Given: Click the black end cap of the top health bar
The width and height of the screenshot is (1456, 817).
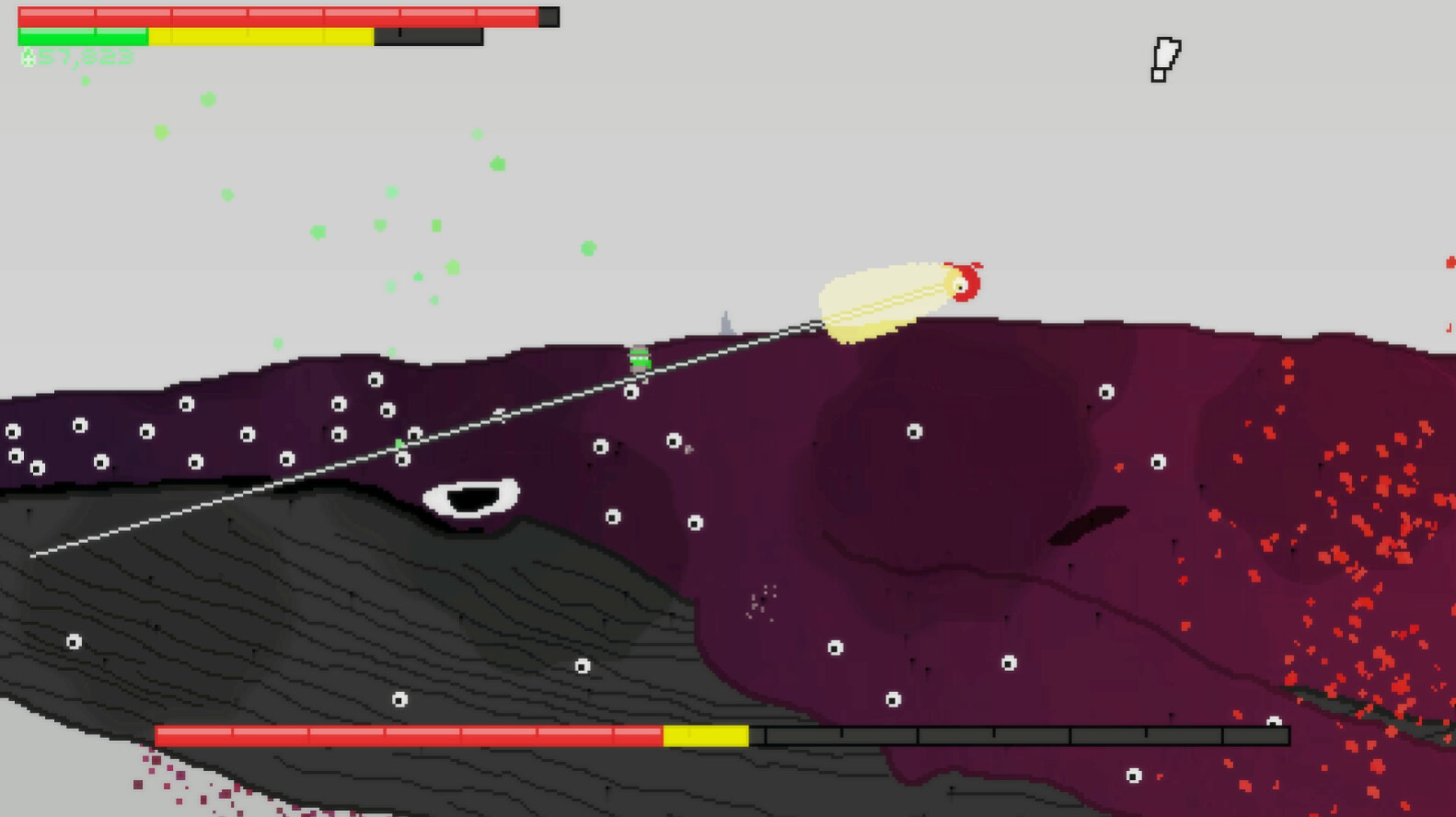Looking at the screenshot, I should [550, 16].
